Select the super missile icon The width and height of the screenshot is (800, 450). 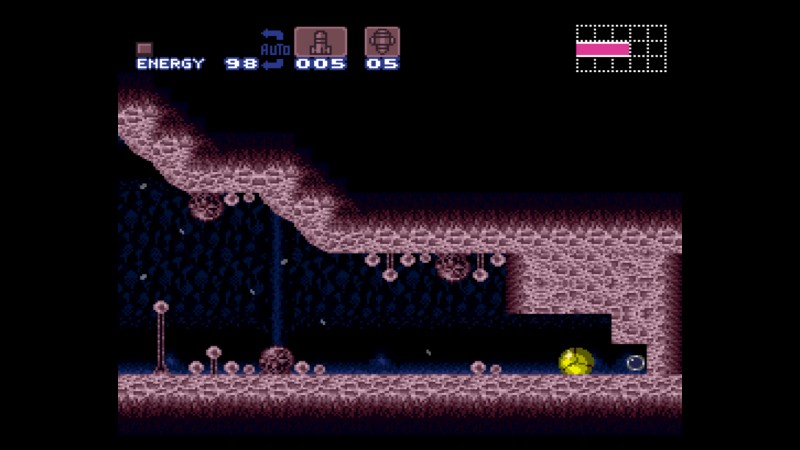pos(382,42)
